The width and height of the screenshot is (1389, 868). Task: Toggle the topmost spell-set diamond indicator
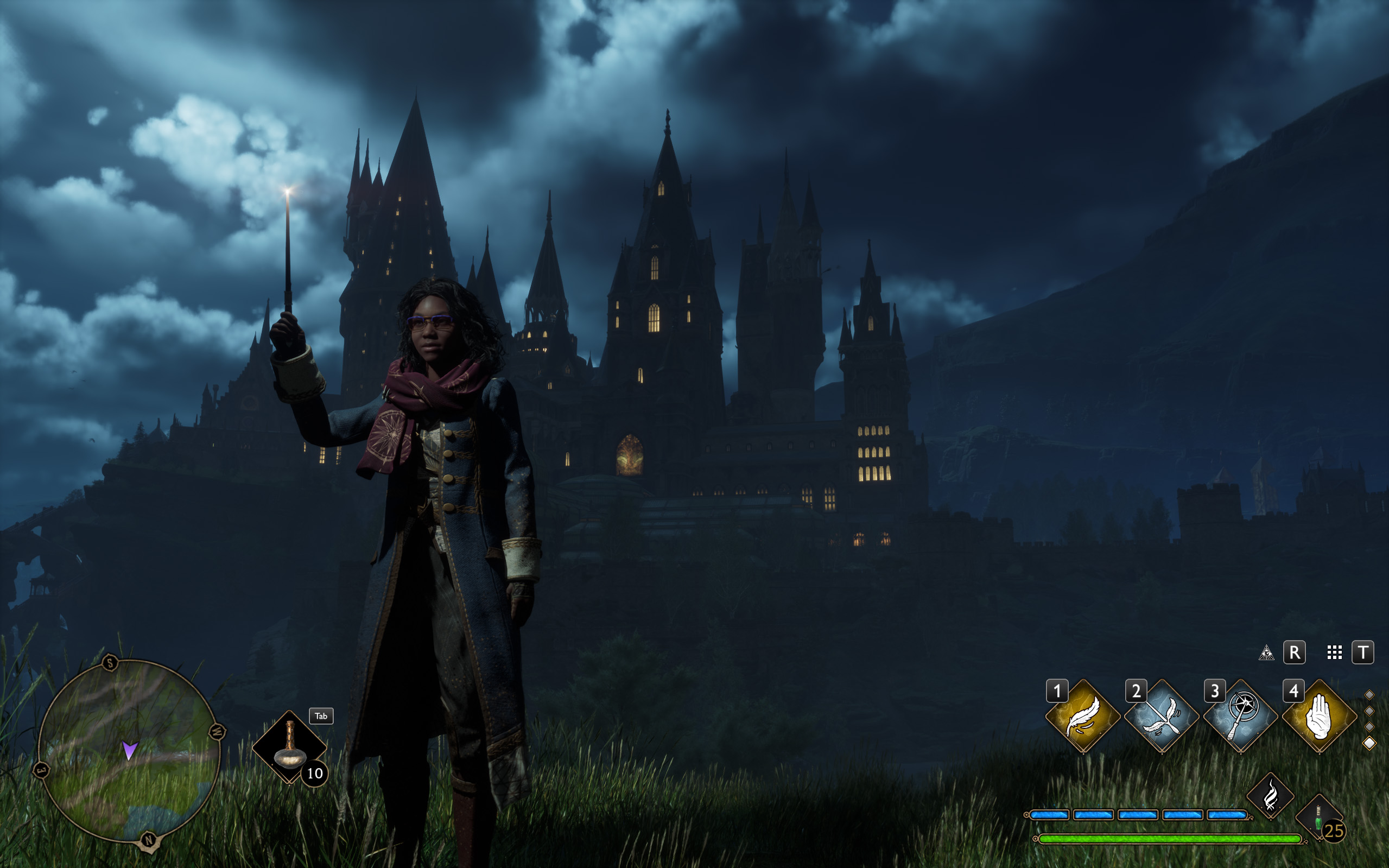[x=1370, y=695]
